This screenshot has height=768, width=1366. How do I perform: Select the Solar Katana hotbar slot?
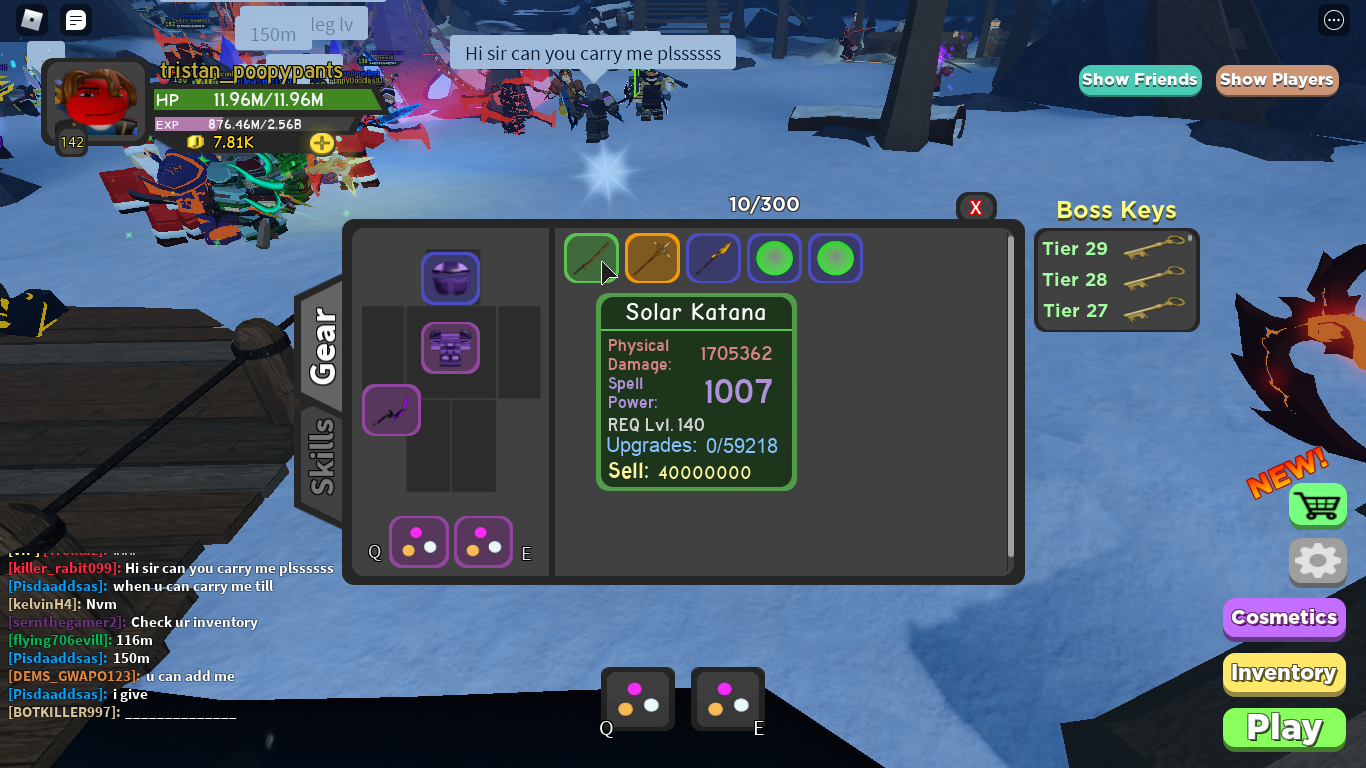coord(592,258)
